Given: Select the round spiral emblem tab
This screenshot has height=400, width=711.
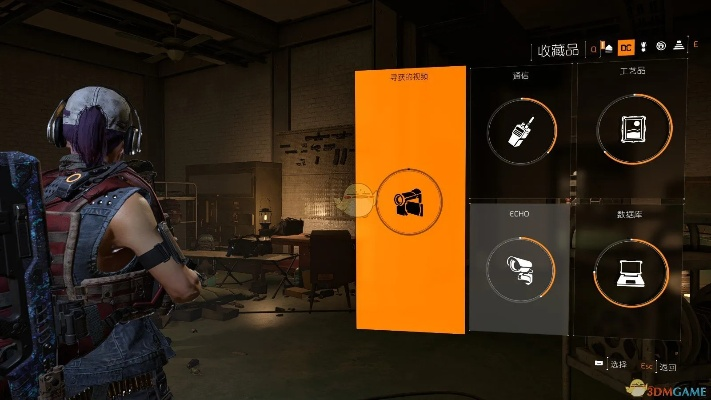Looking at the screenshot, I should coord(661,47).
